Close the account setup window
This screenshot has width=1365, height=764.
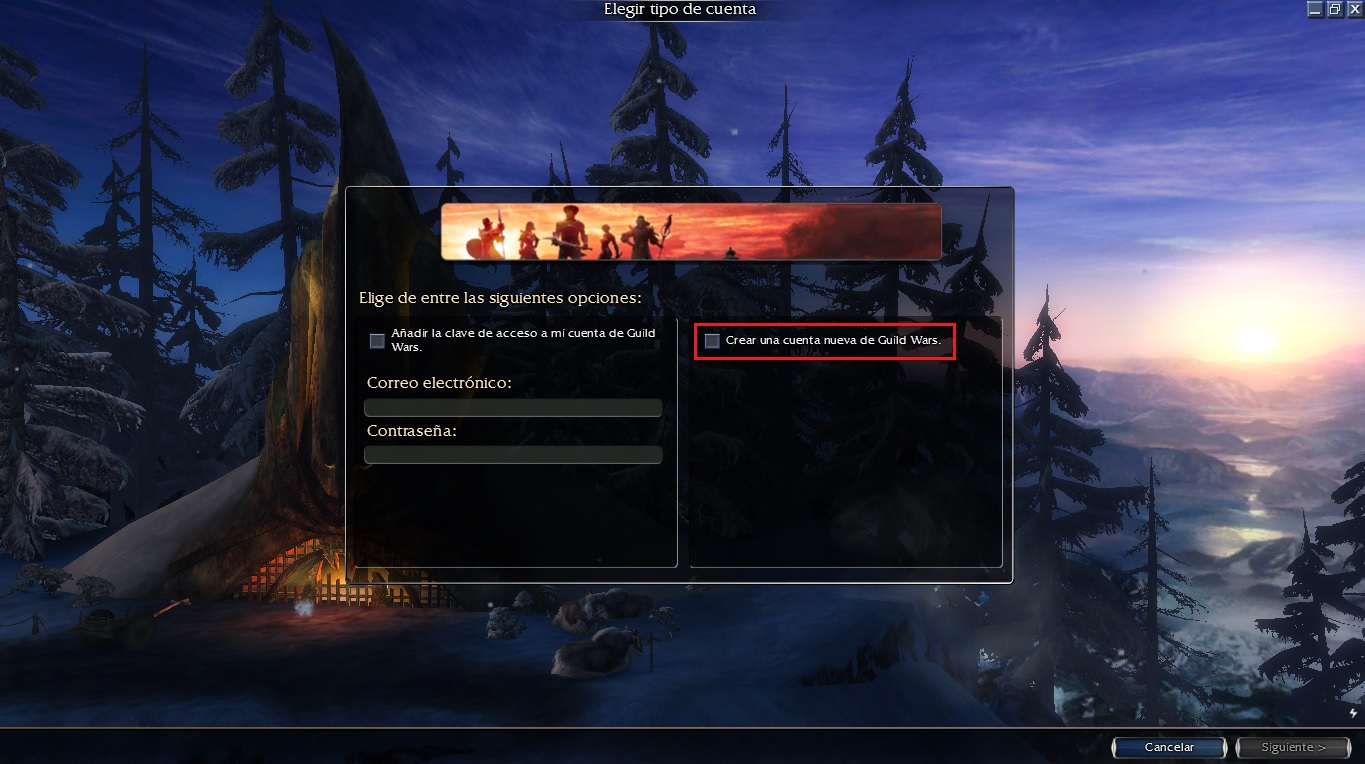[x=1356, y=8]
